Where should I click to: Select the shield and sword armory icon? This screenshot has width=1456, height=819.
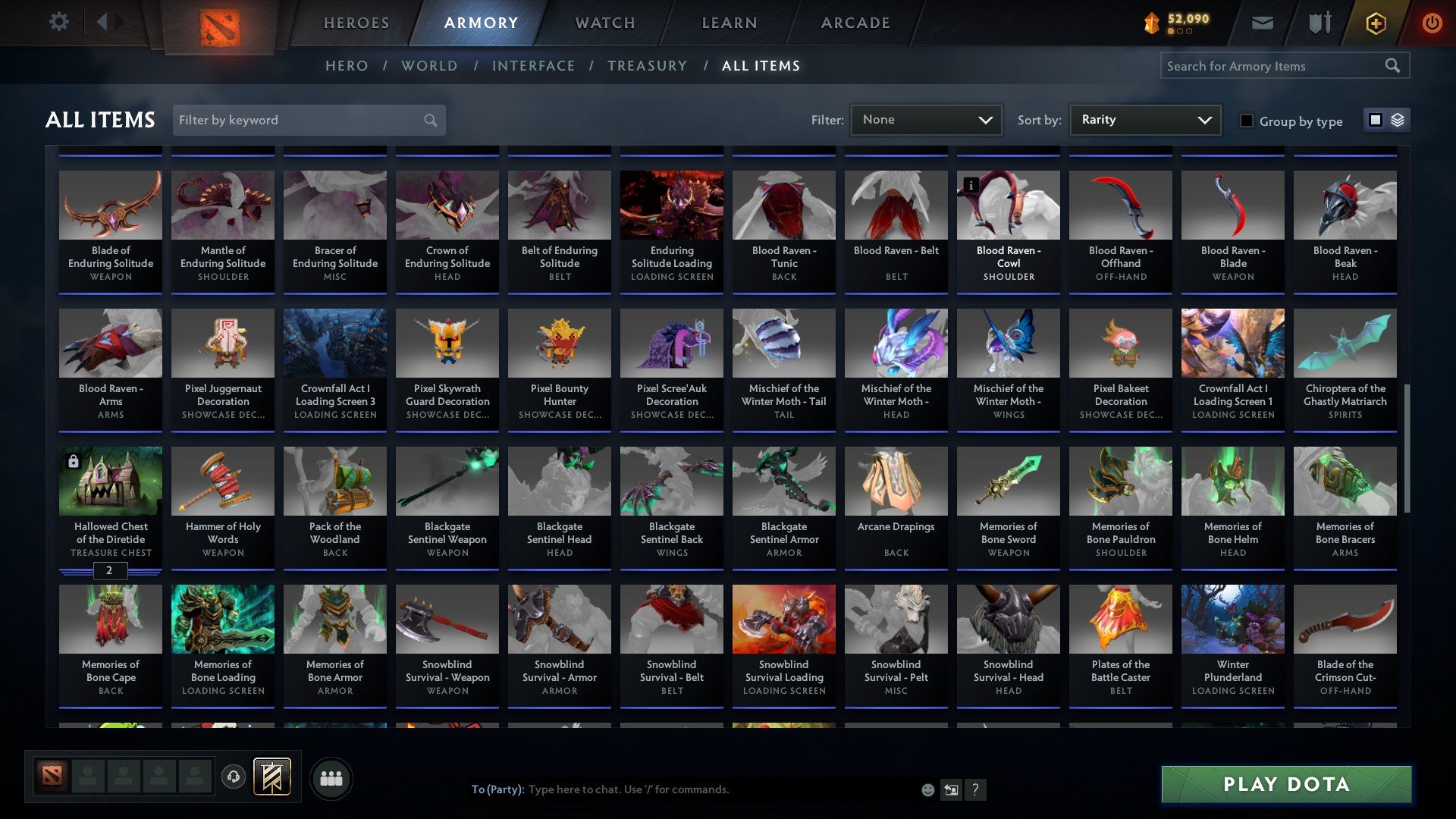1319,23
